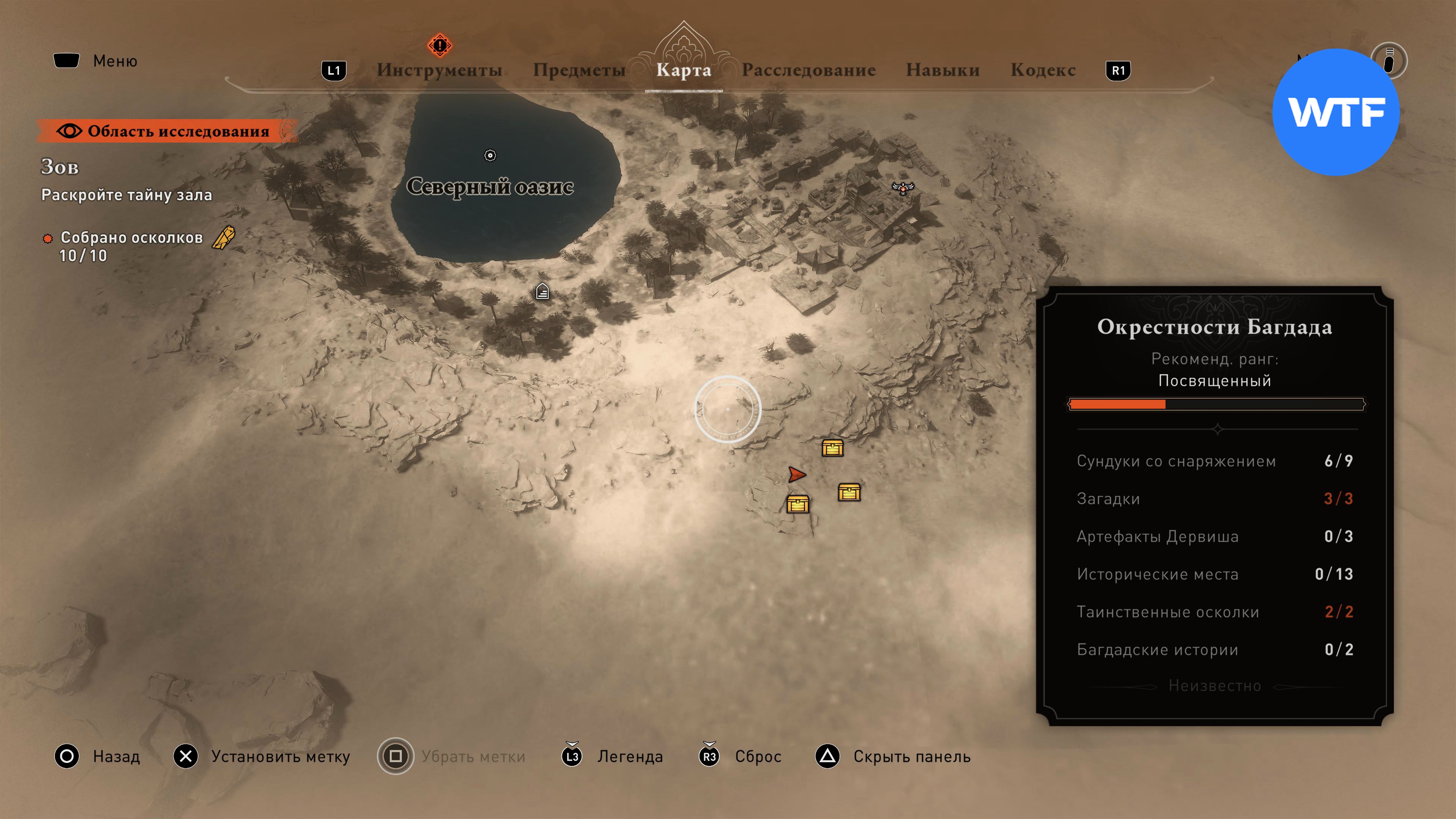Click the Северный оазис location marker
This screenshot has height=819, width=1456.
(490, 155)
